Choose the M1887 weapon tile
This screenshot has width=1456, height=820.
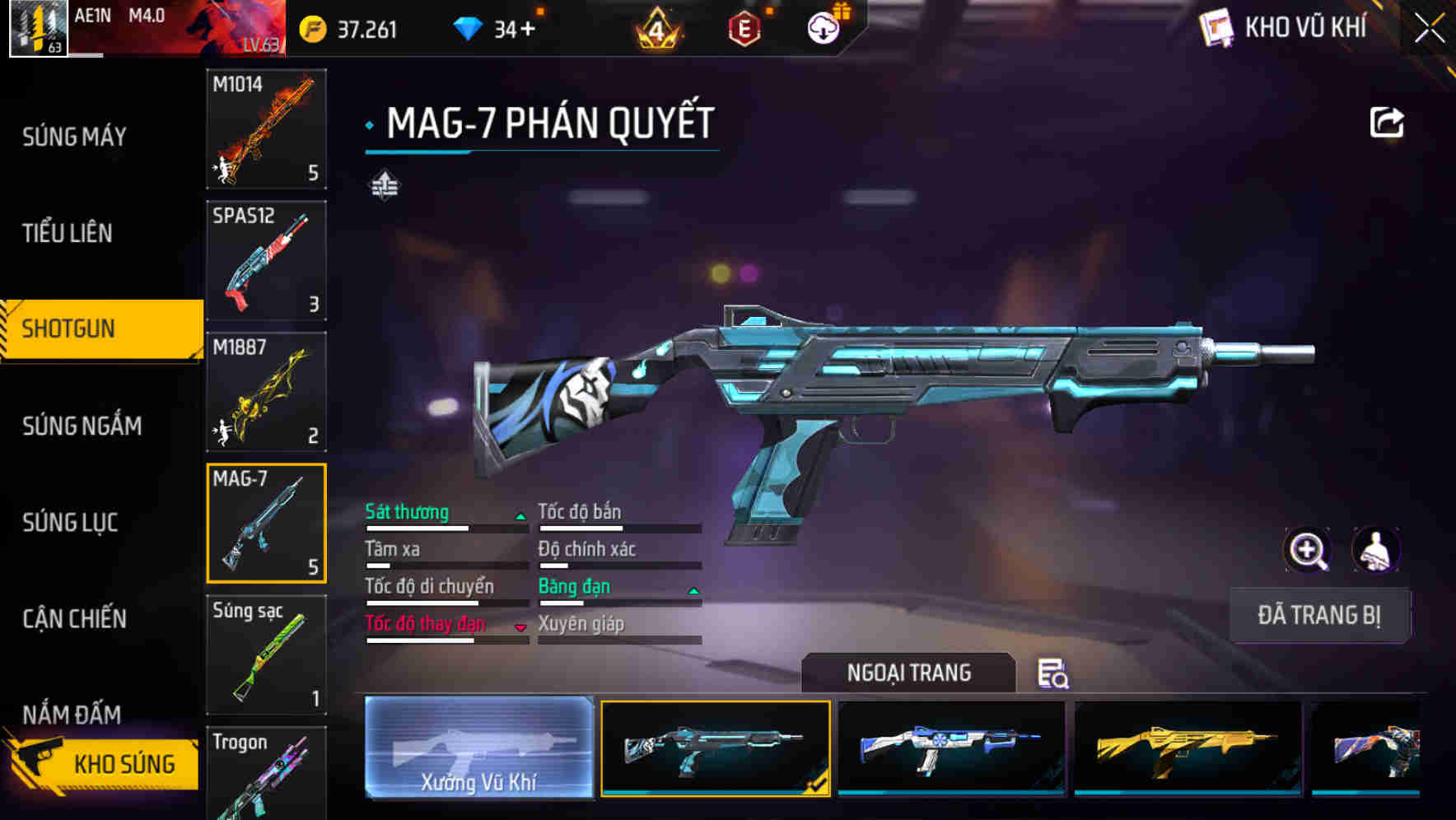[x=266, y=392]
